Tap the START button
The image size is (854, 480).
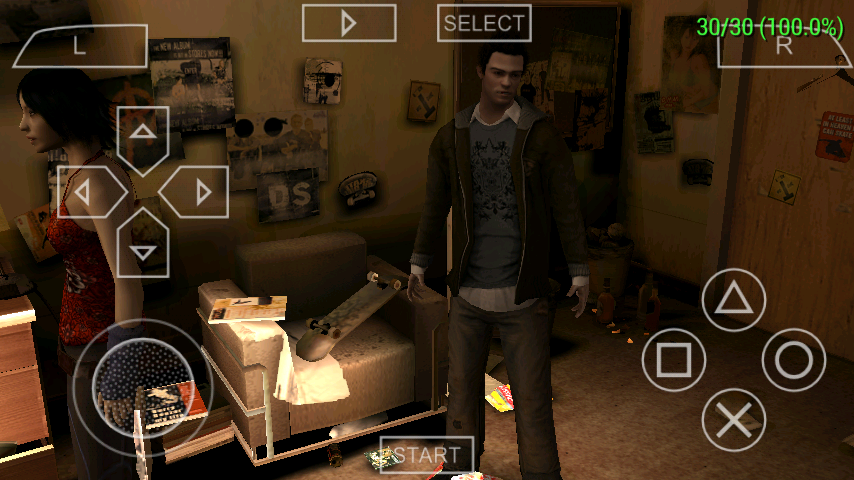[x=427, y=455]
